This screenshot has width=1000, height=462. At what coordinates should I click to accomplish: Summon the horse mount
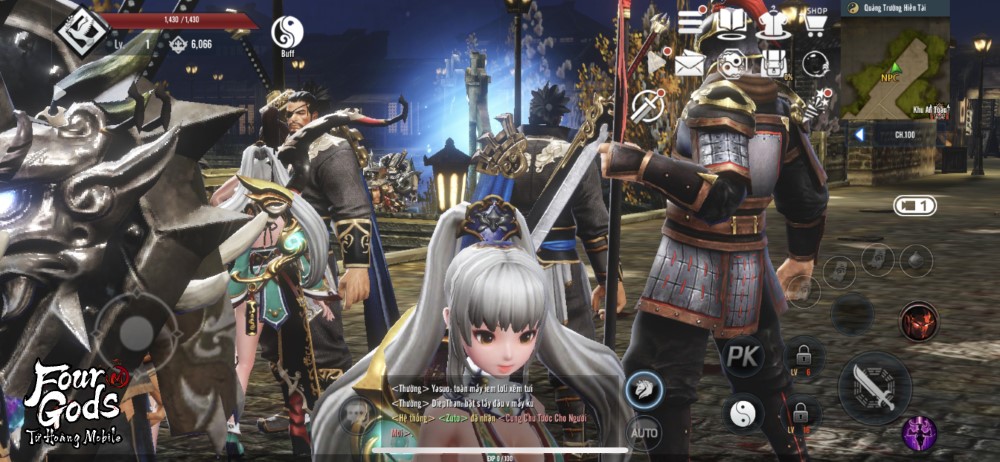[643, 390]
